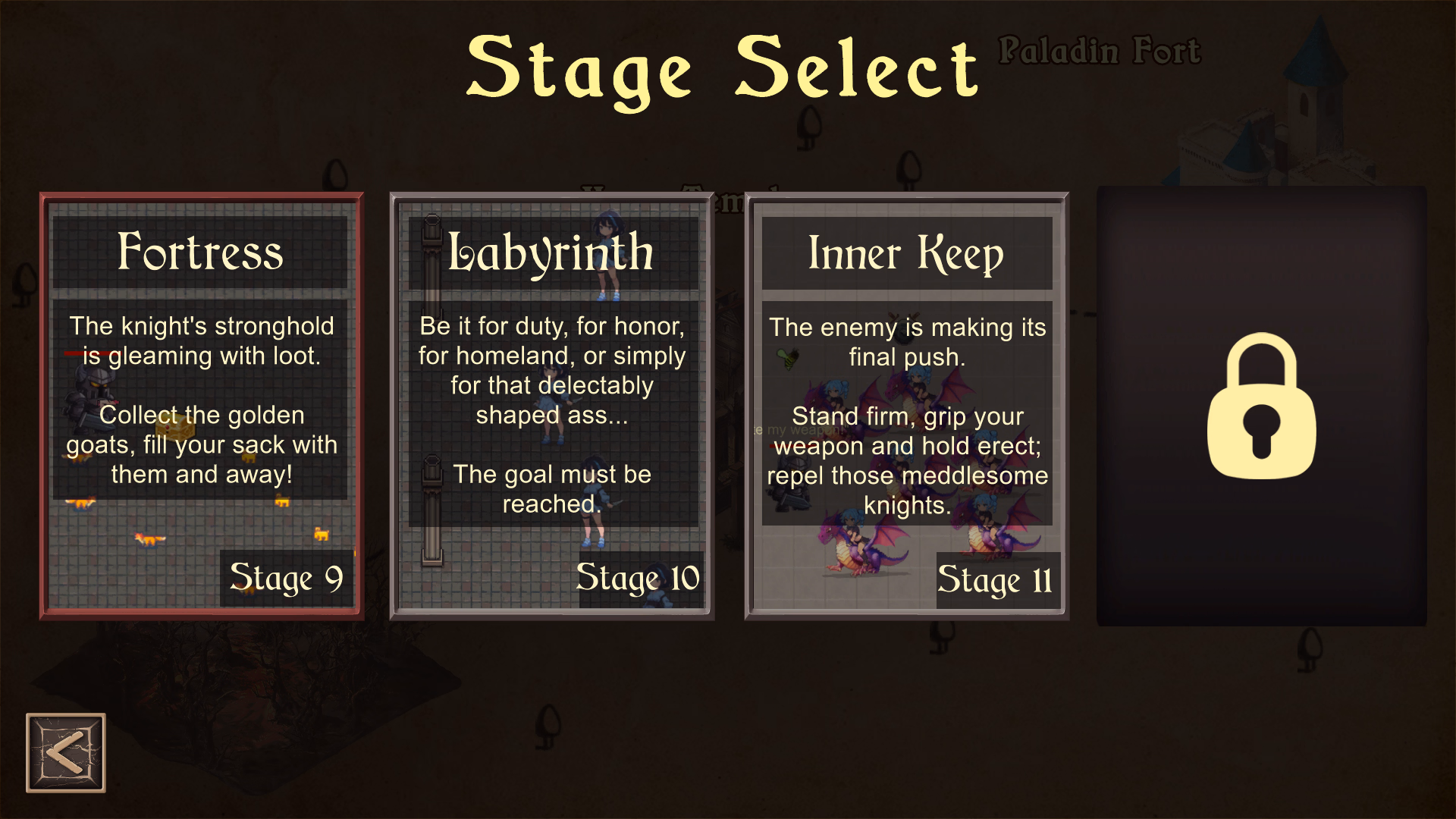Click the locked stage padlock card
Image resolution: width=1456 pixels, height=819 pixels.
coord(1261,406)
